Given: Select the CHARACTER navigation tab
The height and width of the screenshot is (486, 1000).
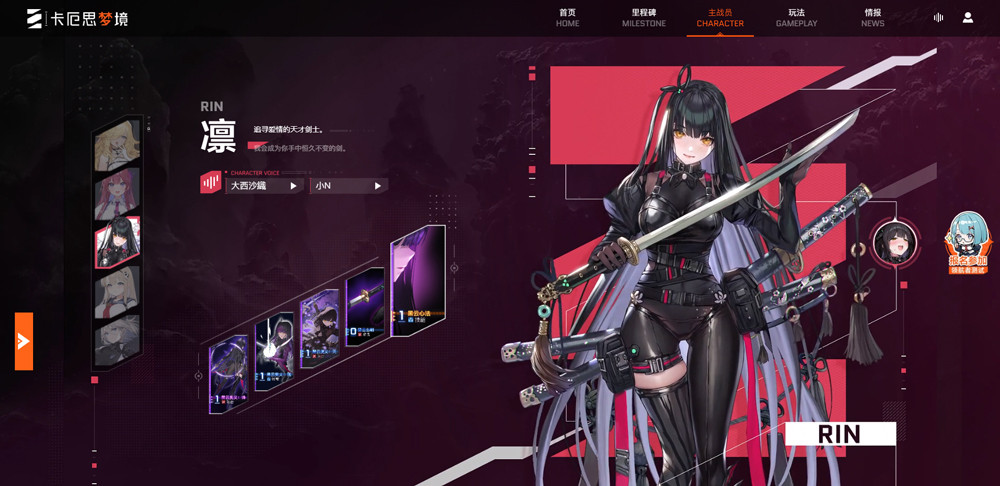Looking at the screenshot, I should [x=720, y=18].
